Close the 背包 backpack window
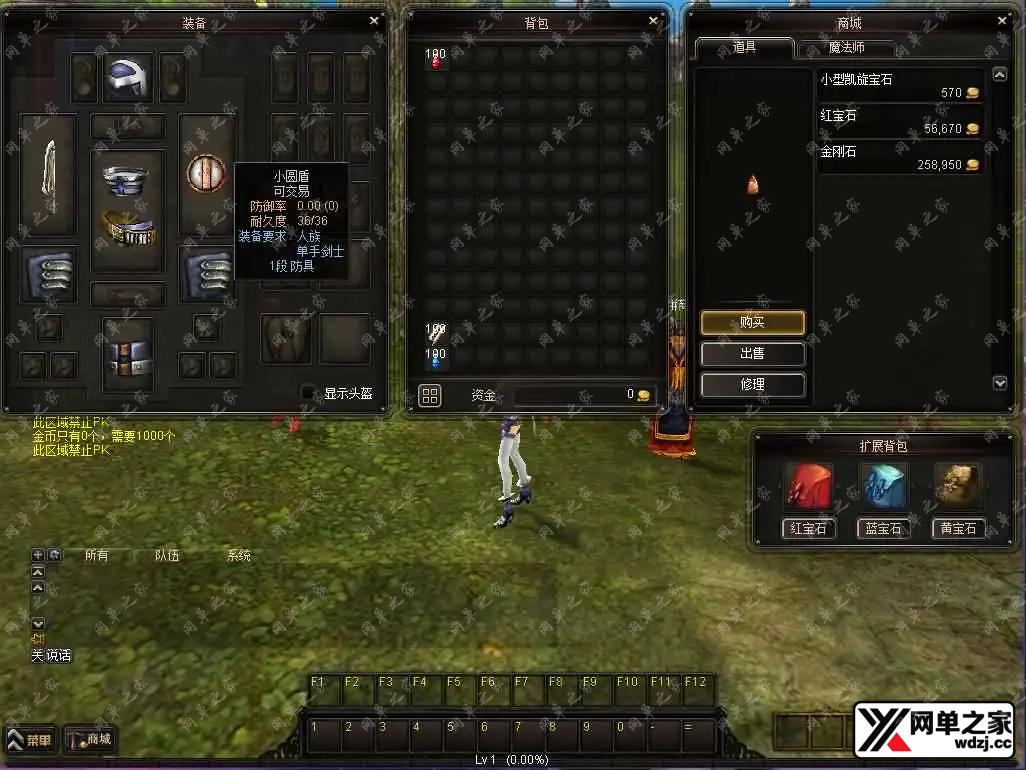Image resolution: width=1026 pixels, height=770 pixels. (x=654, y=20)
